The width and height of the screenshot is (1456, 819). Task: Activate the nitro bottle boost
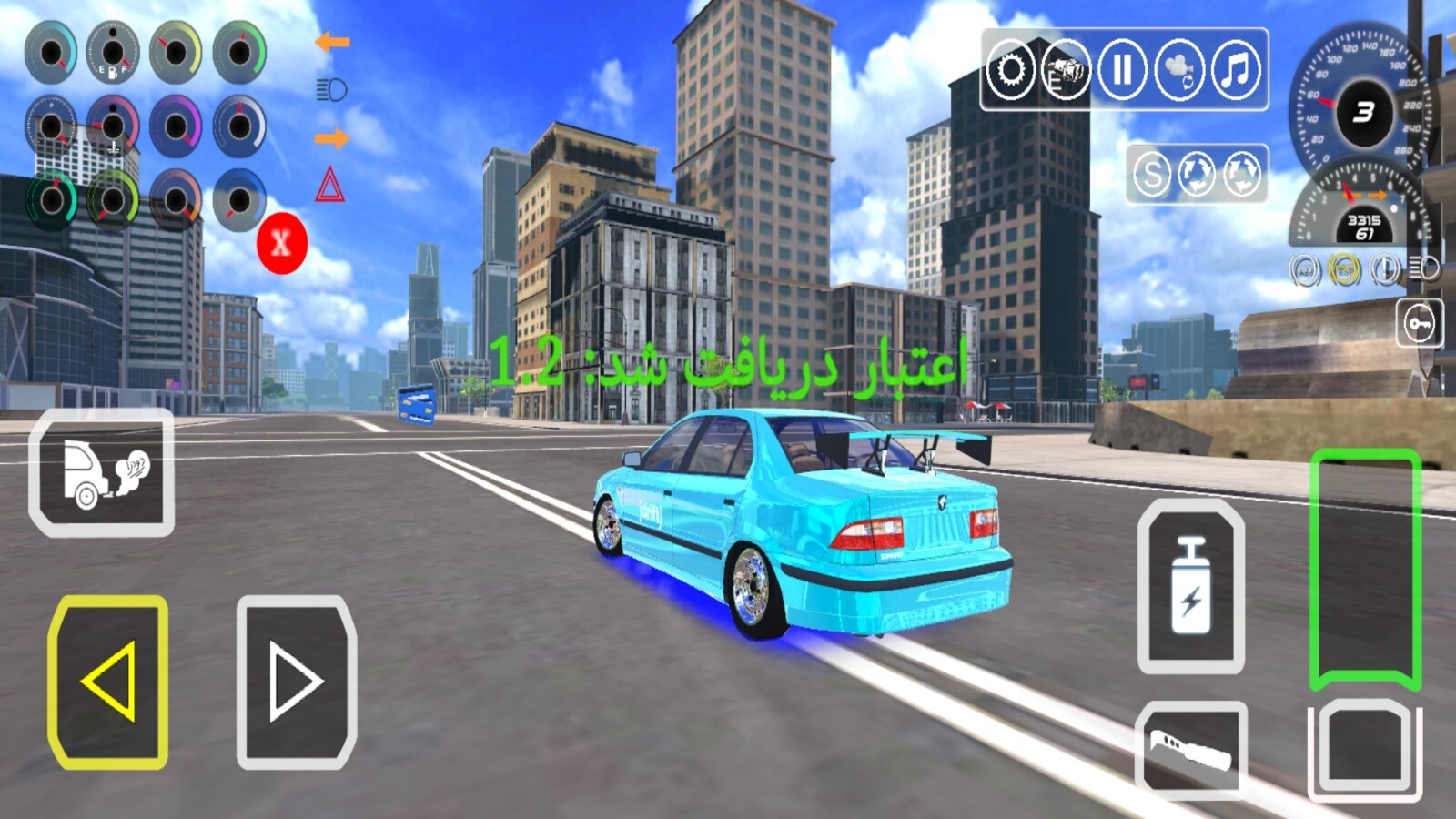tap(1190, 585)
